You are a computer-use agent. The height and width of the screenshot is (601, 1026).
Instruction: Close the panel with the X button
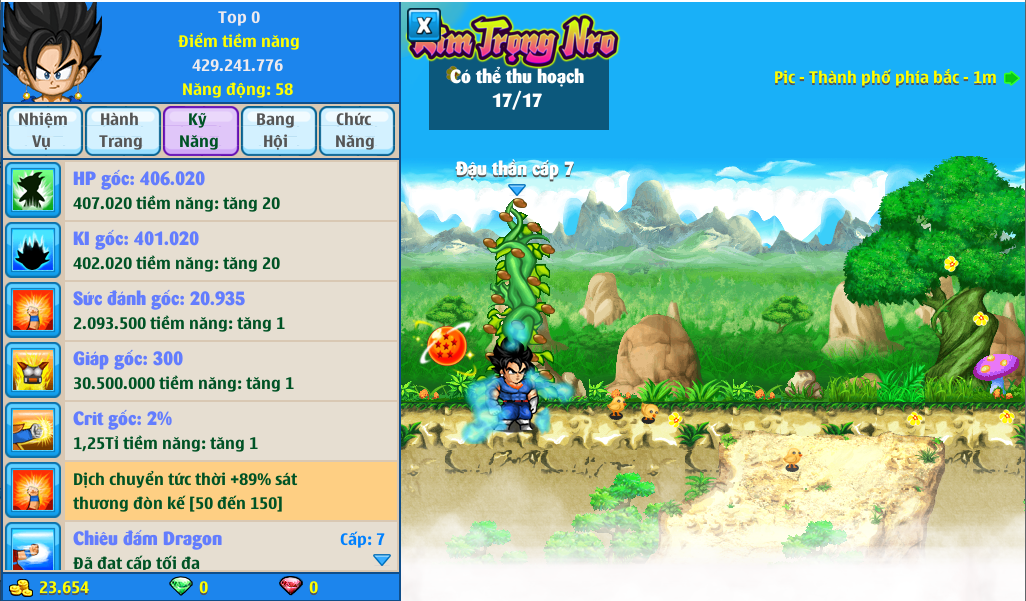coord(424,25)
